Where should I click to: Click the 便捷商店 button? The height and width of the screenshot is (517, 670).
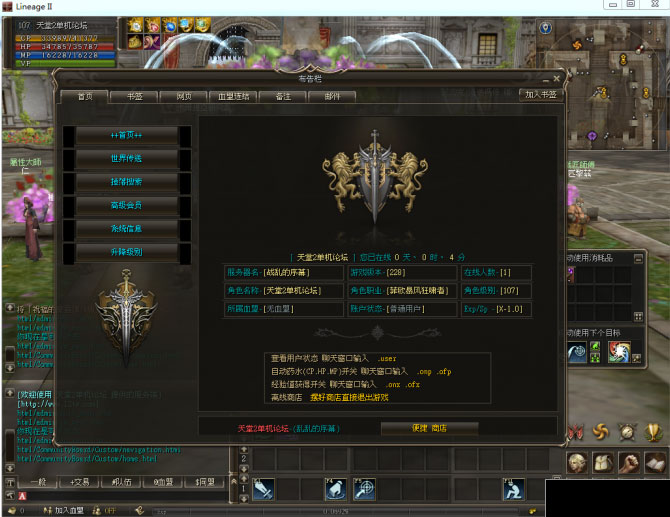tap(429, 428)
